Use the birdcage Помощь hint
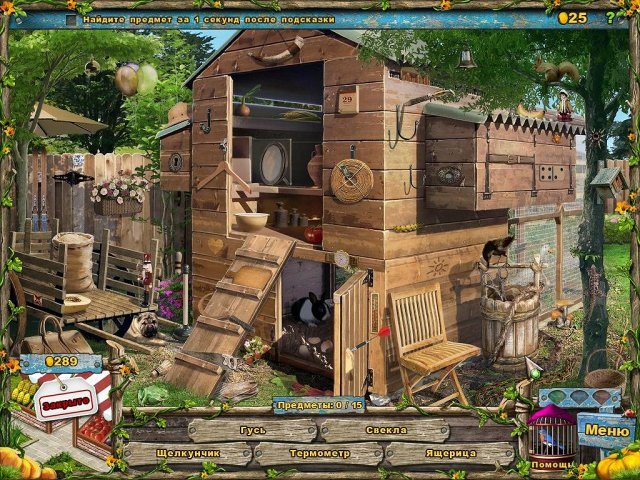The image size is (640, 480). pyautogui.click(x=551, y=438)
